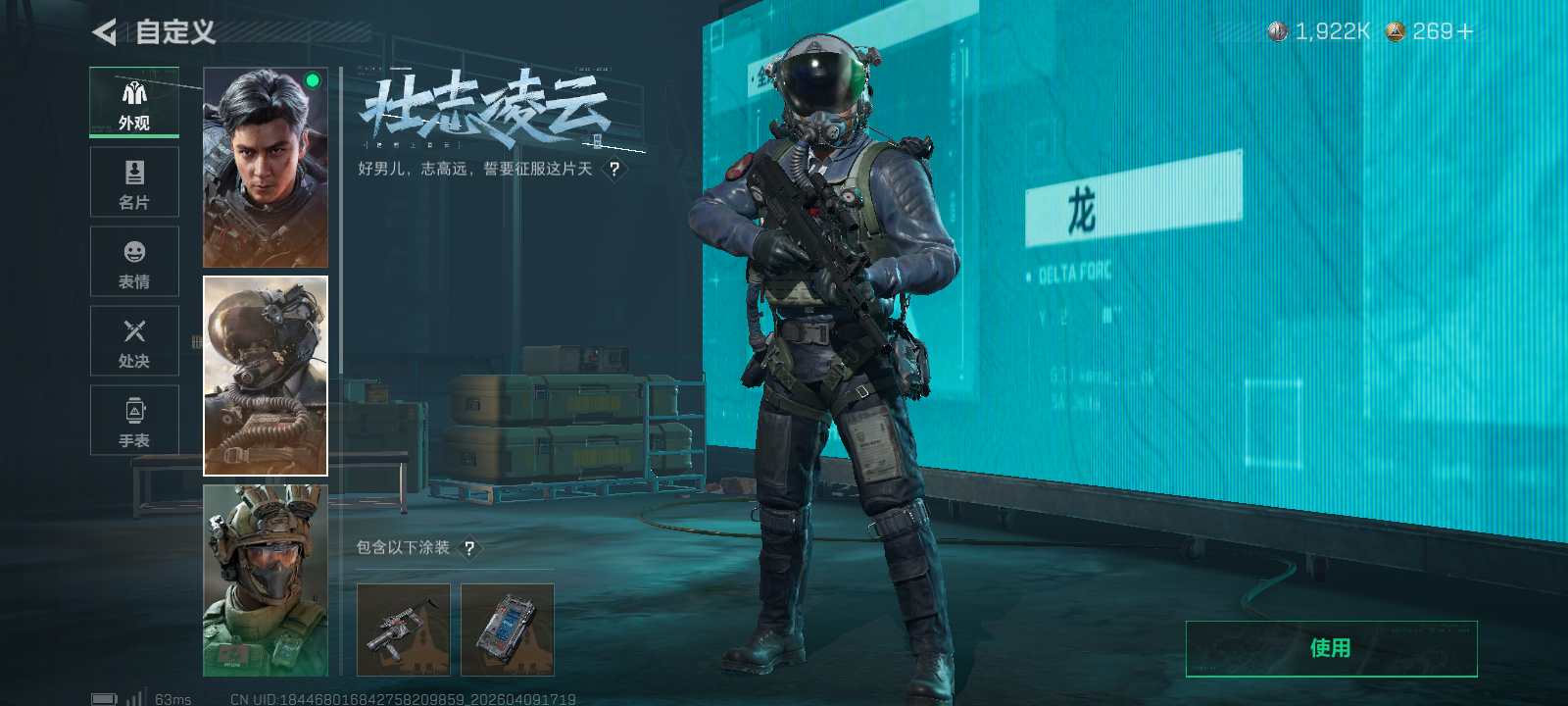
Task: Click the silver coin currency icon
Action: point(1279,30)
